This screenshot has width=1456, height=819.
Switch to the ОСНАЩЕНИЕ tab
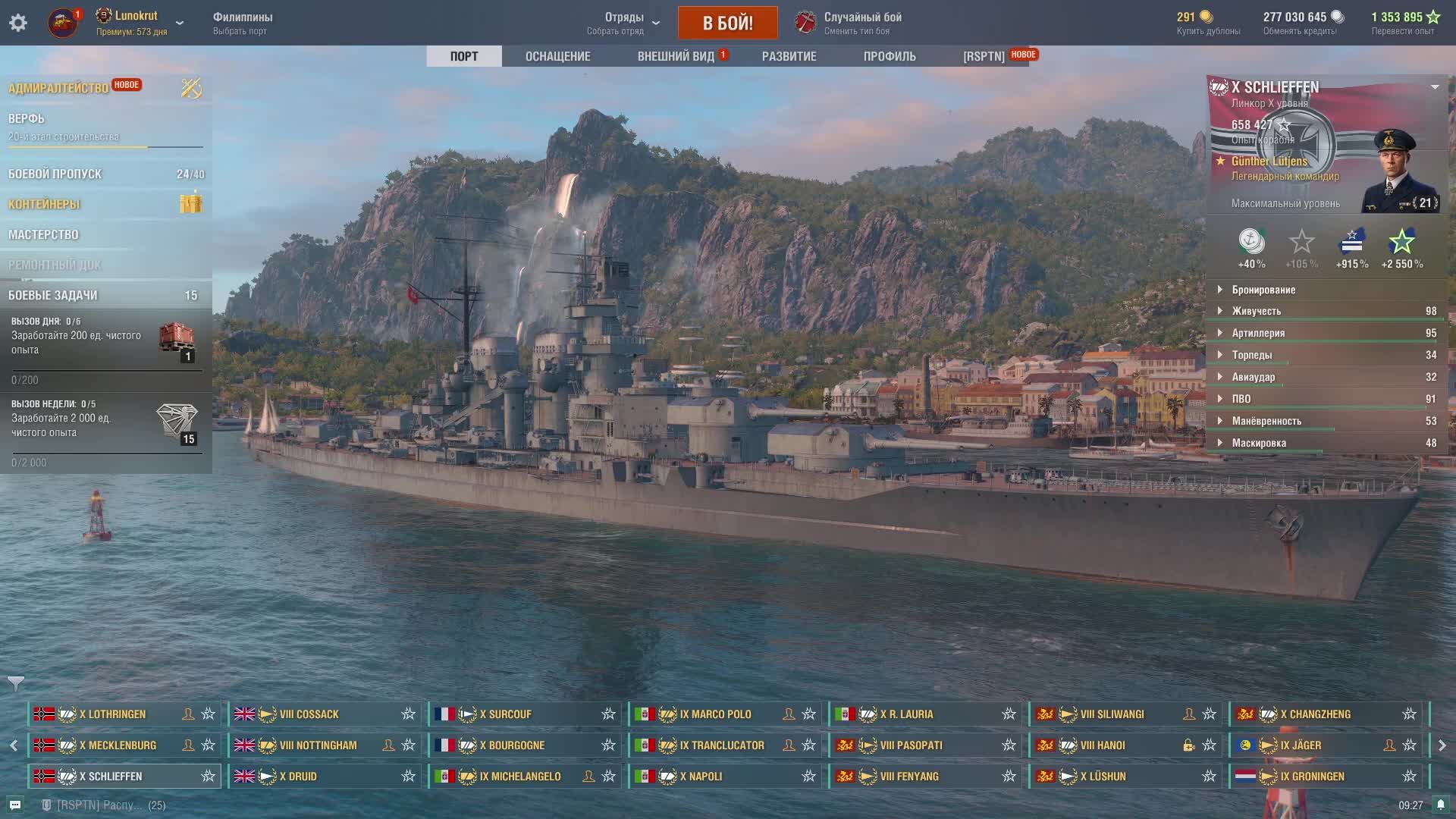tap(557, 56)
